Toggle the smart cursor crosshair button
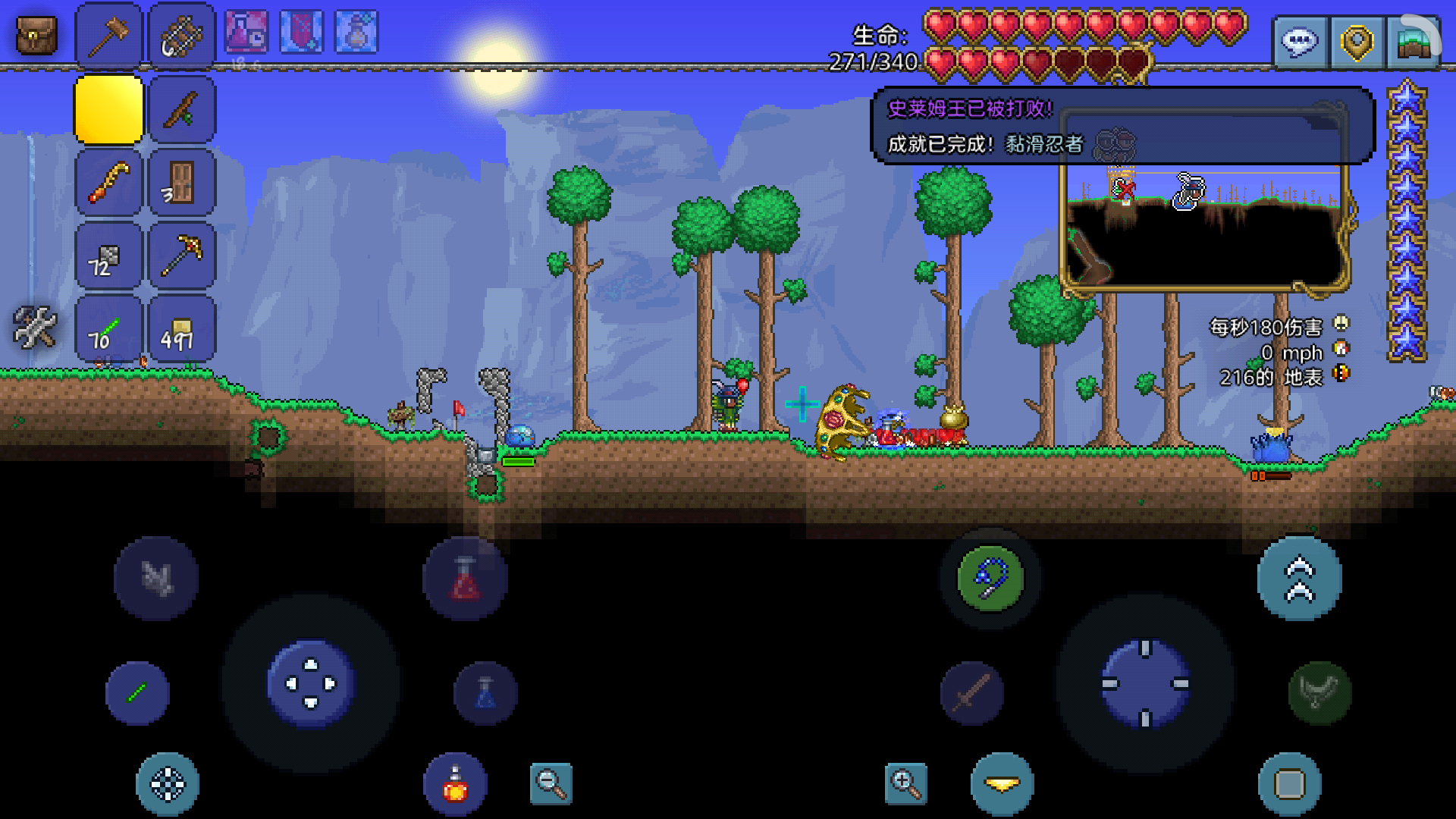Image resolution: width=1456 pixels, height=819 pixels. pyautogui.click(x=168, y=783)
